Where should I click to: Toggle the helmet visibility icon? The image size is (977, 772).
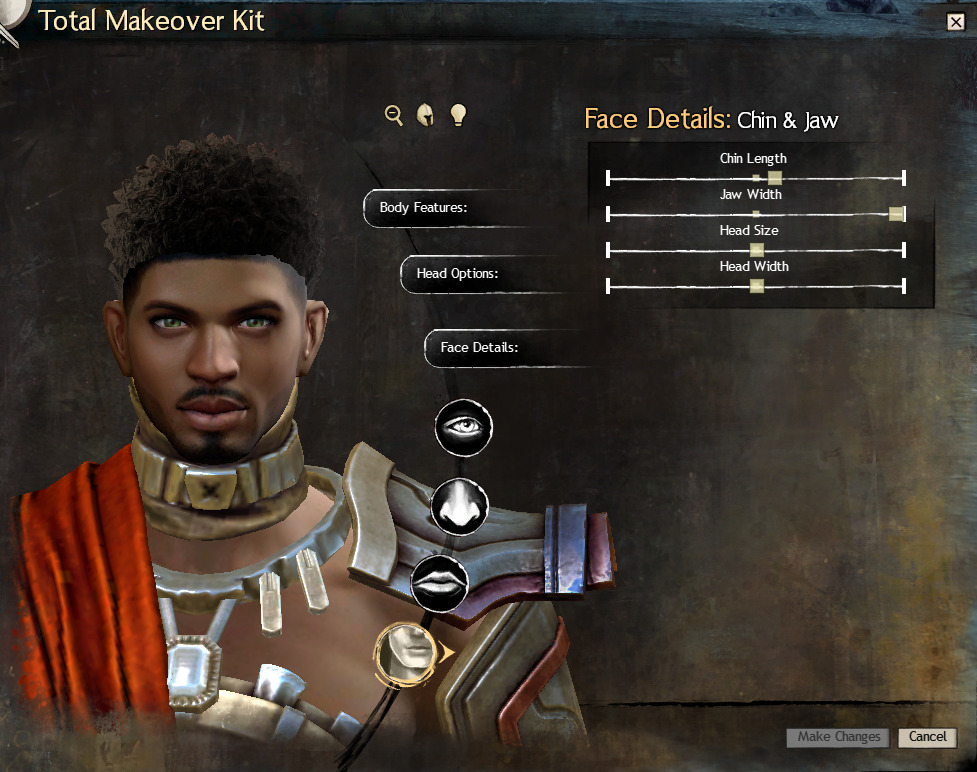[x=425, y=115]
